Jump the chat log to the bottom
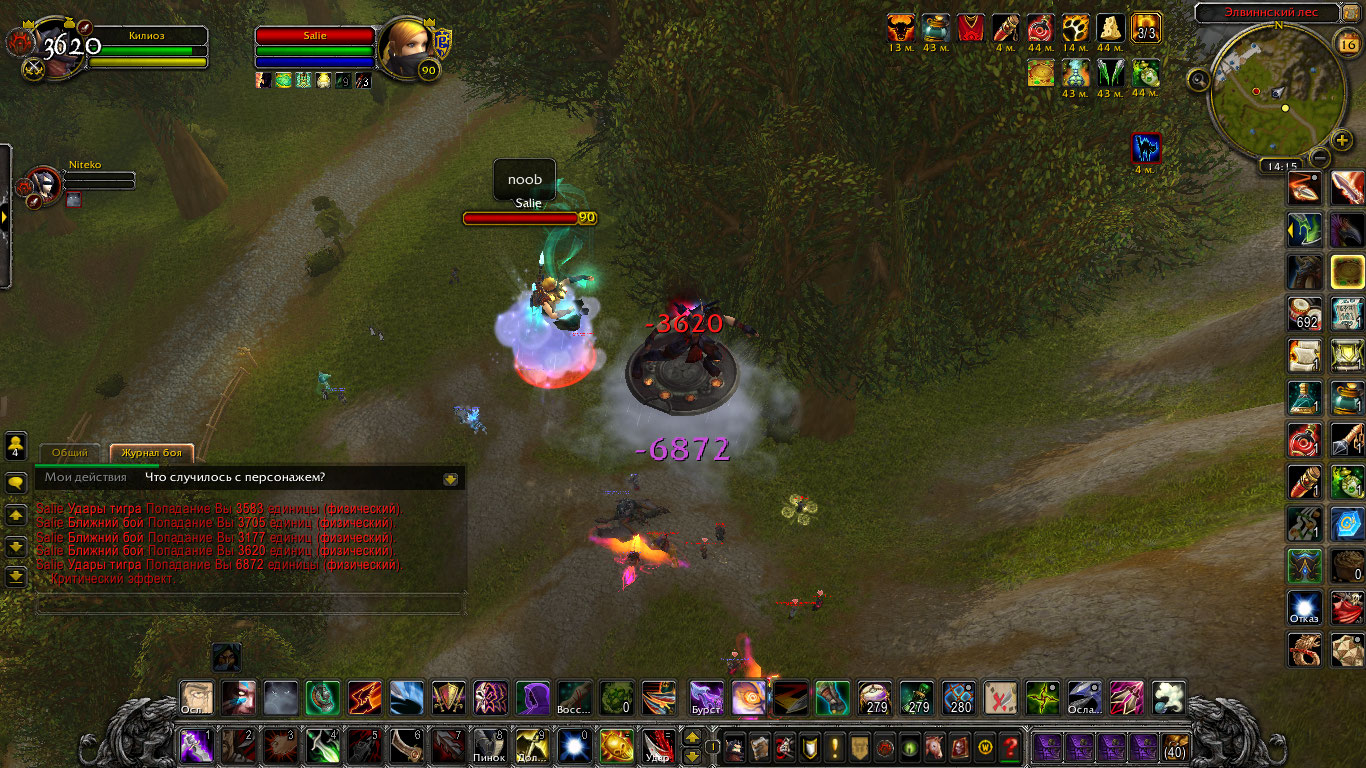 (x=16, y=576)
